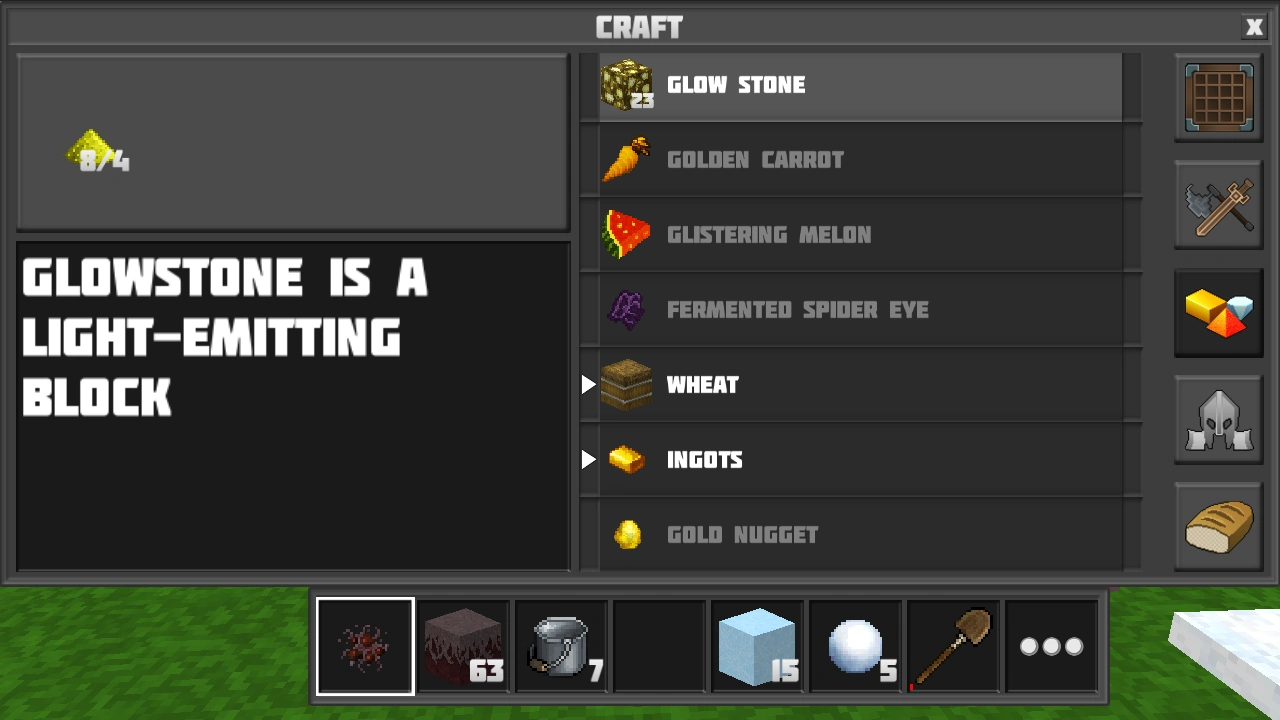Open the food category with the bread icon
This screenshot has height=720, width=1280.
click(1218, 528)
